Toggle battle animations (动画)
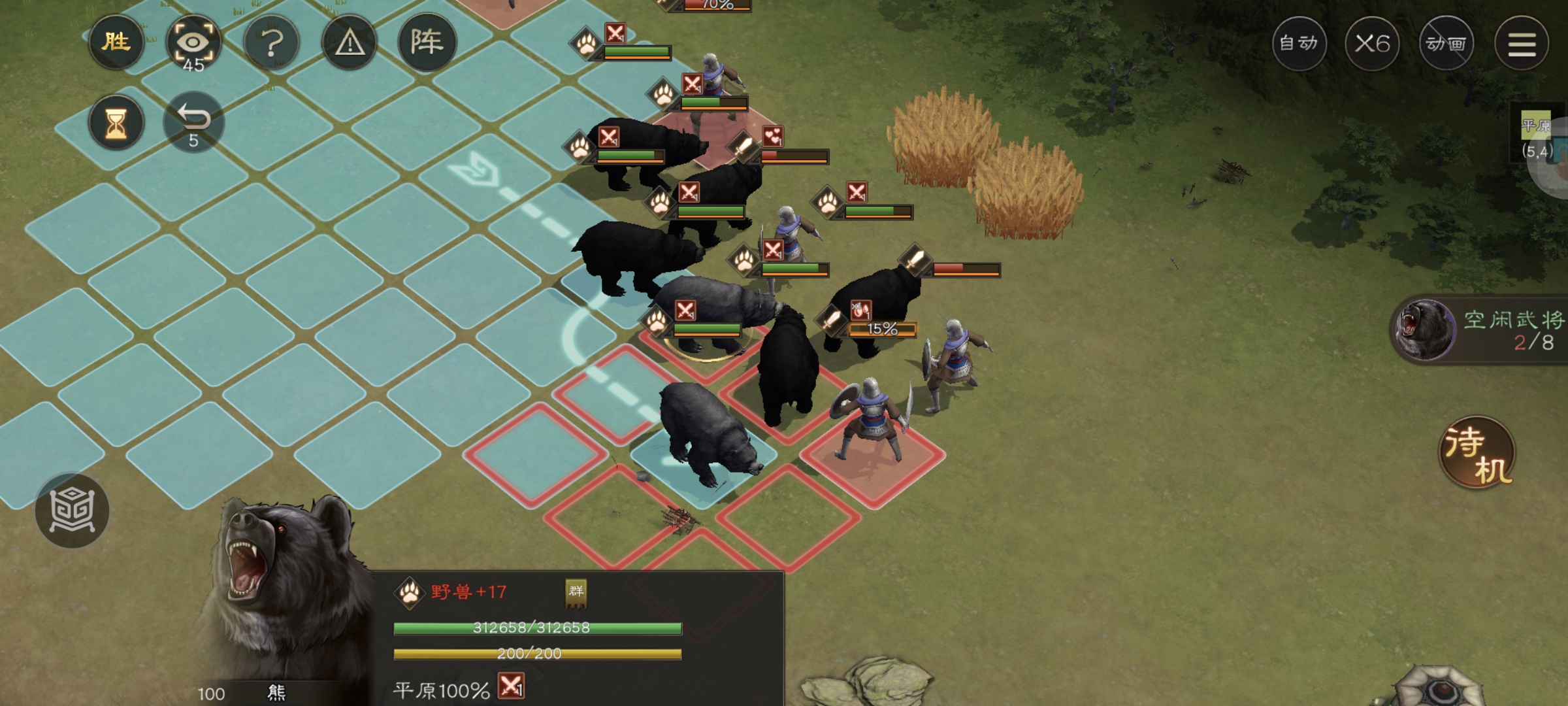Screen dimensions: 1568x706 point(1446,44)
